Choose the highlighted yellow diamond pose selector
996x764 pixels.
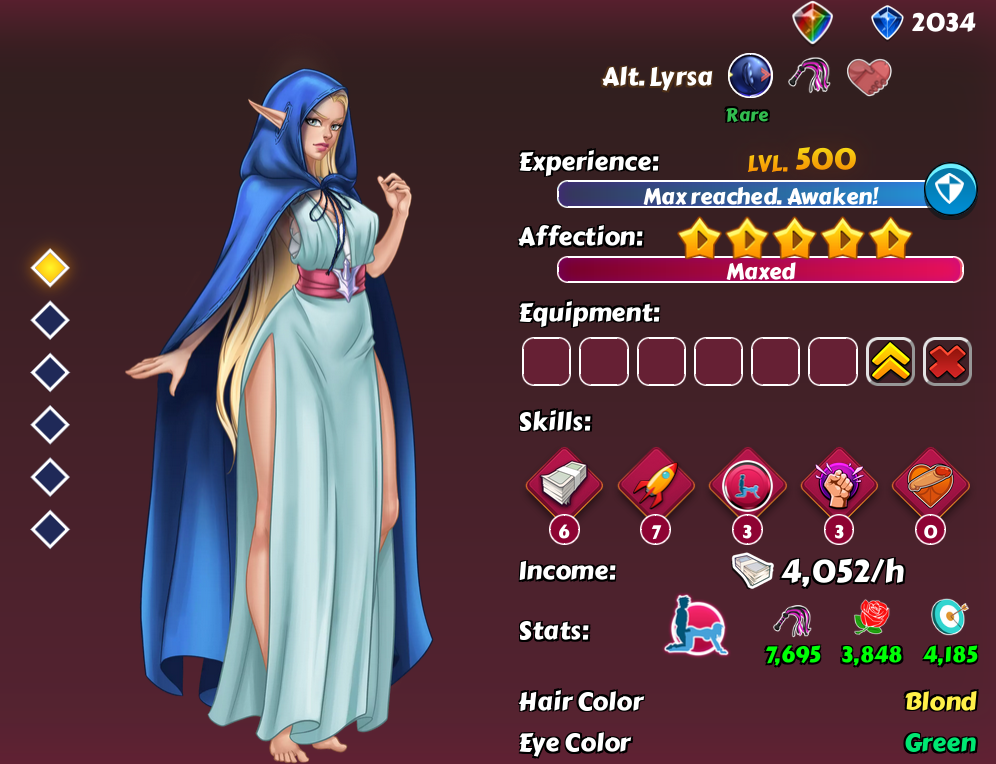click(50, 268)
